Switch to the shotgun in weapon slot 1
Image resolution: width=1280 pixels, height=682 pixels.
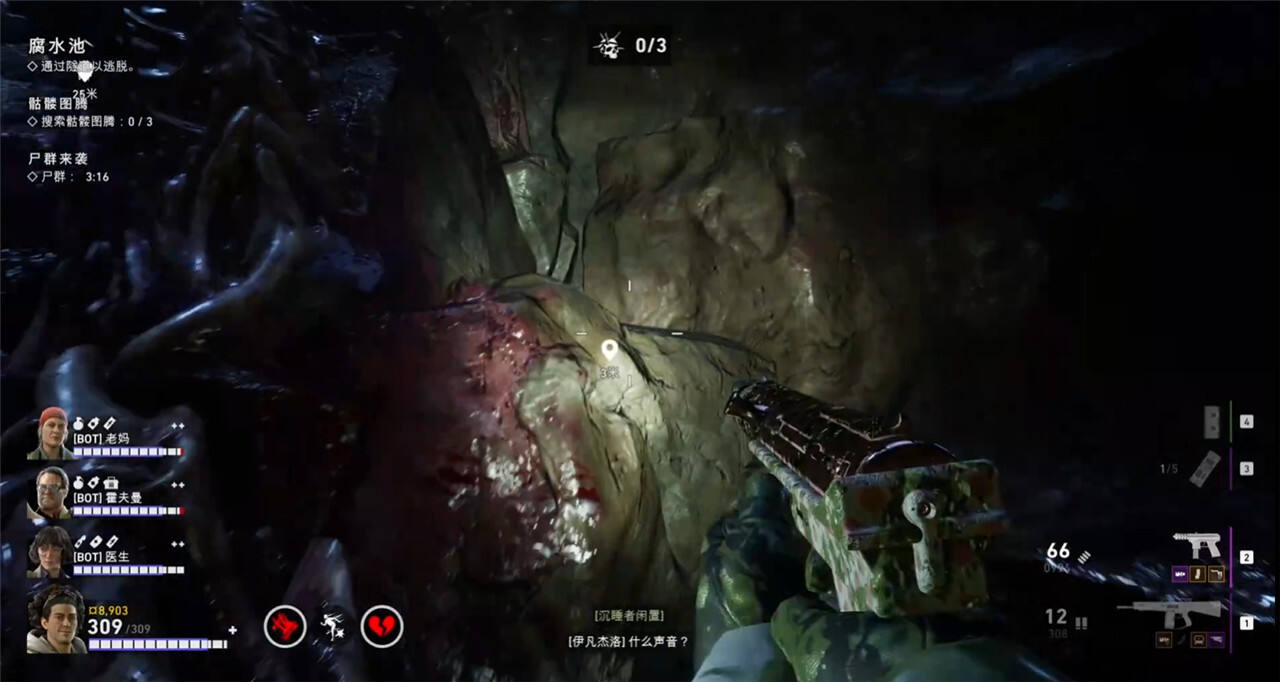tap(1170, 612)
